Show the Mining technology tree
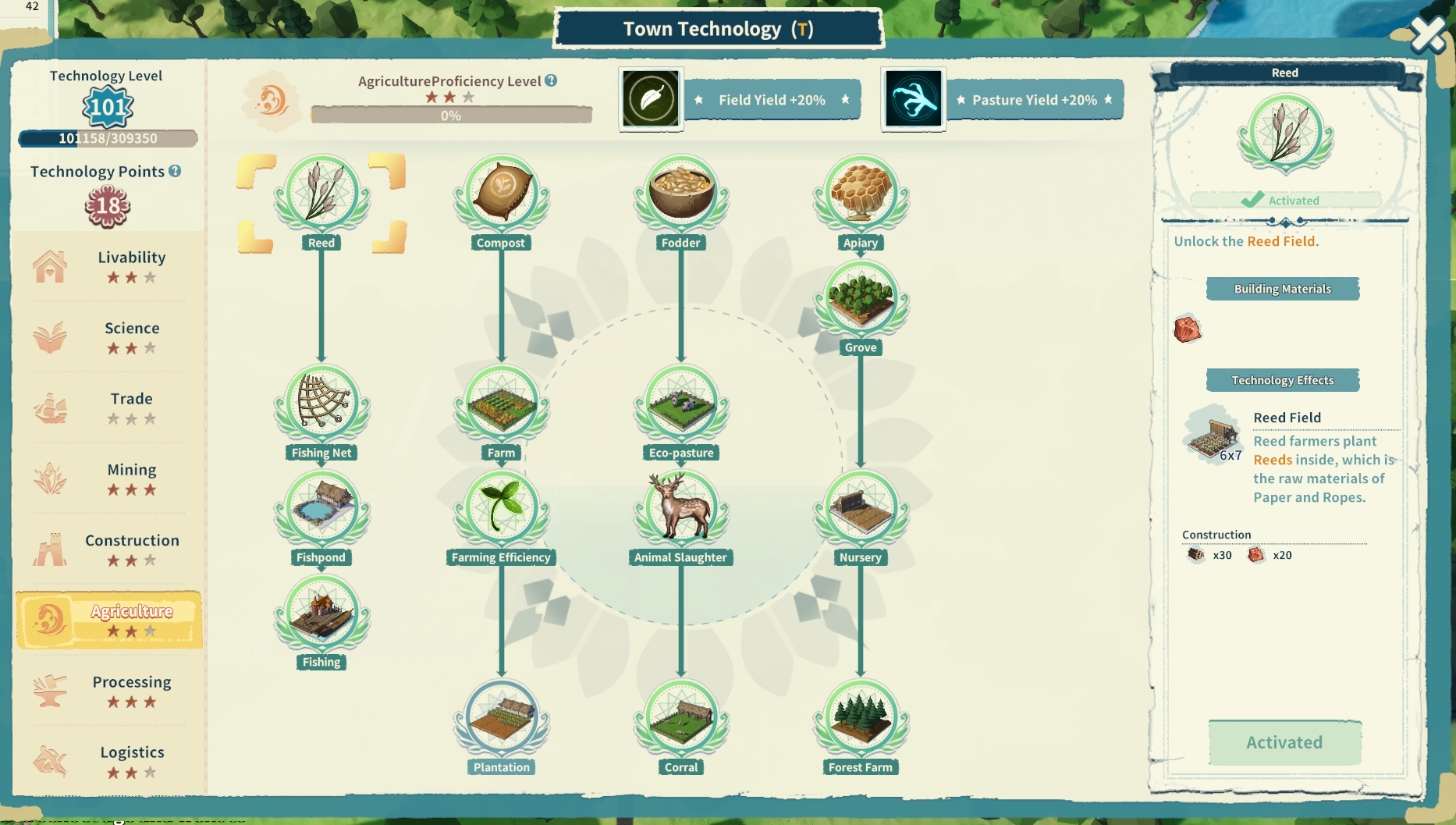The image size is (1456, 825). click(108, 478)
